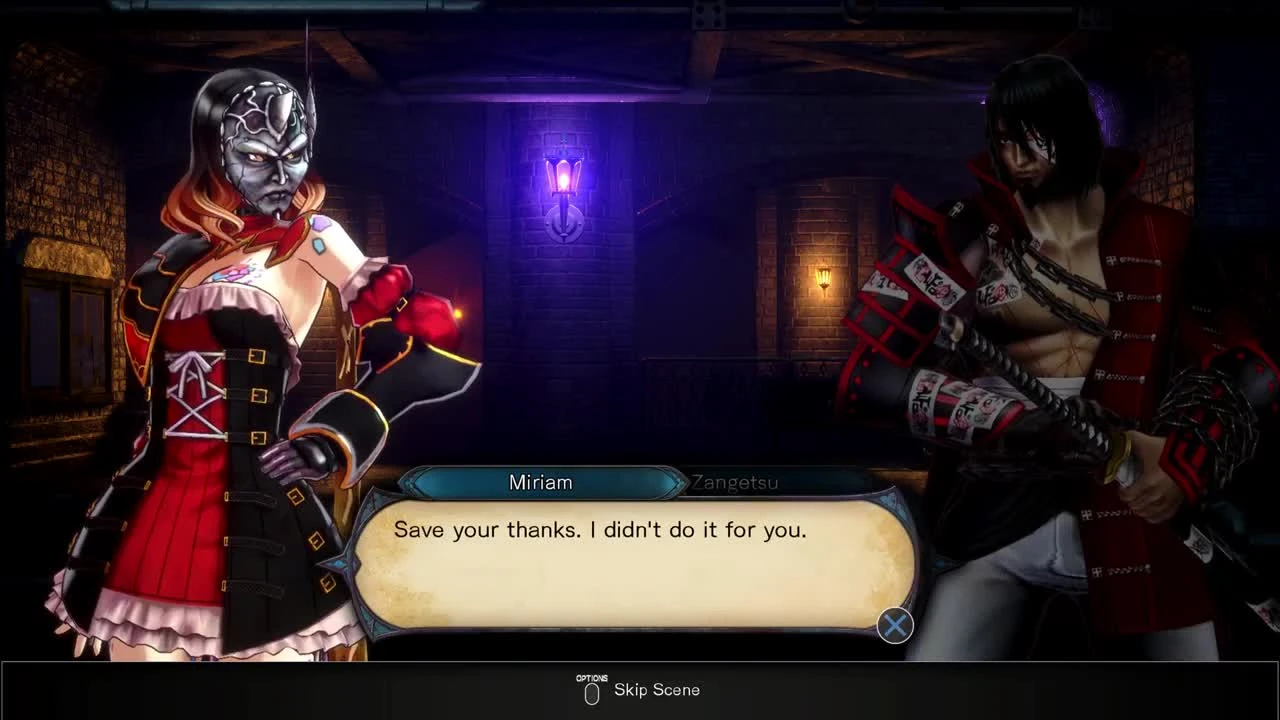Click the blue X advance icon on the dialogue box
This screenshot has width=1280, height=720.
(x=893, y=625)
